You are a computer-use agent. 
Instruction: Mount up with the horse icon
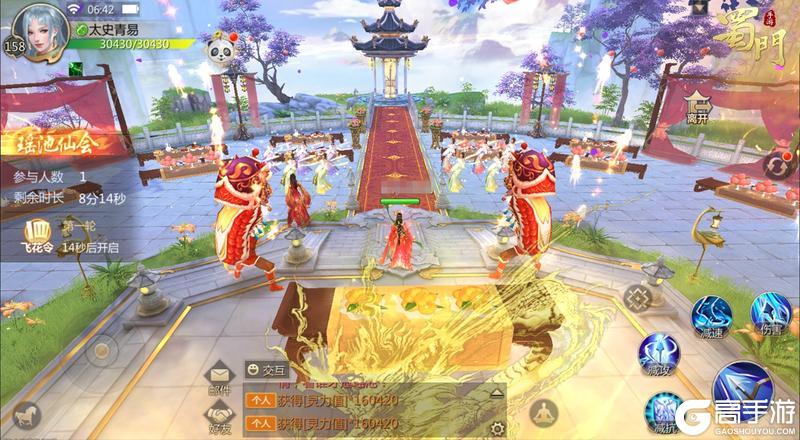[26, 413]
